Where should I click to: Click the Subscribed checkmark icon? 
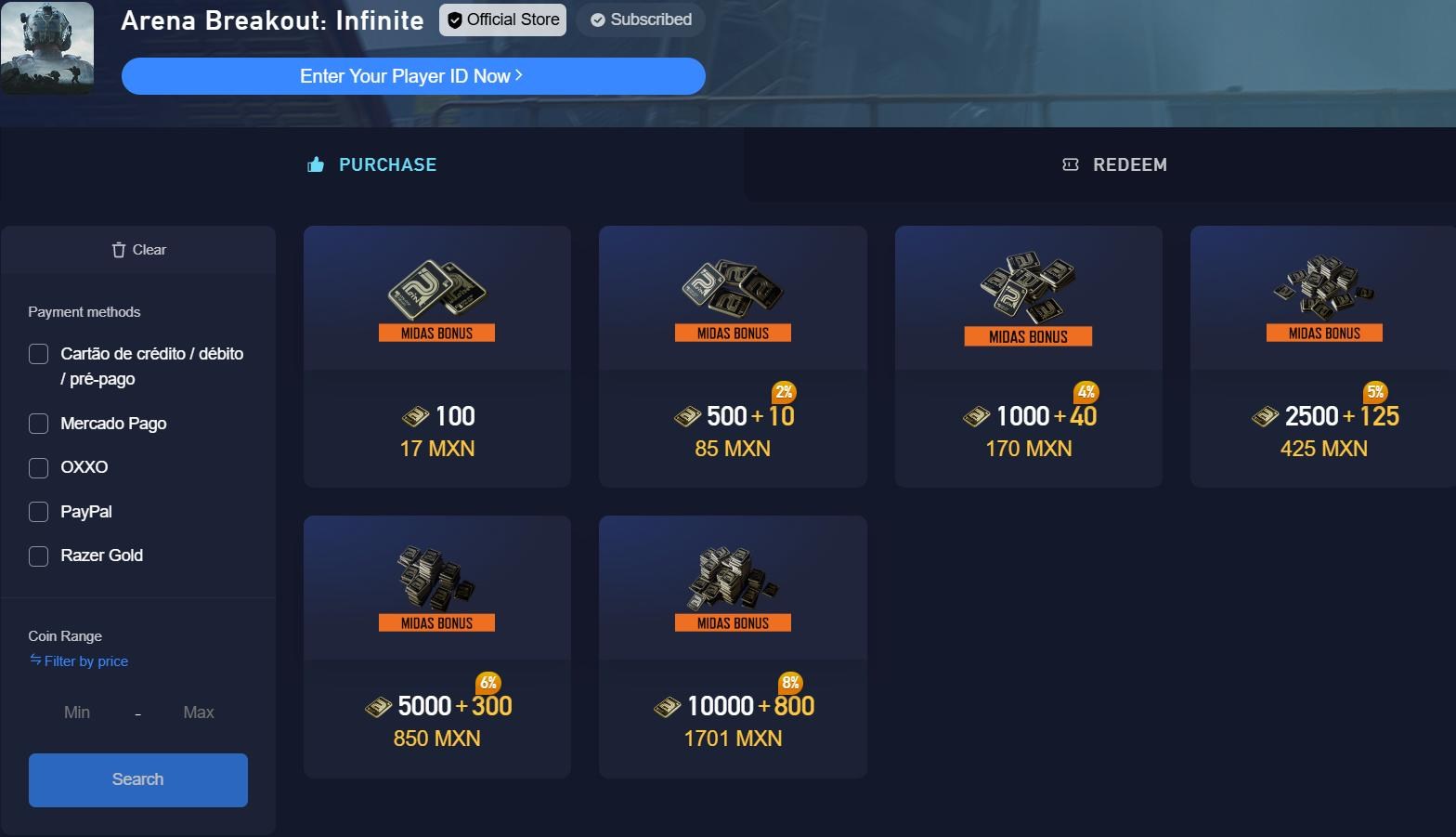599,20
